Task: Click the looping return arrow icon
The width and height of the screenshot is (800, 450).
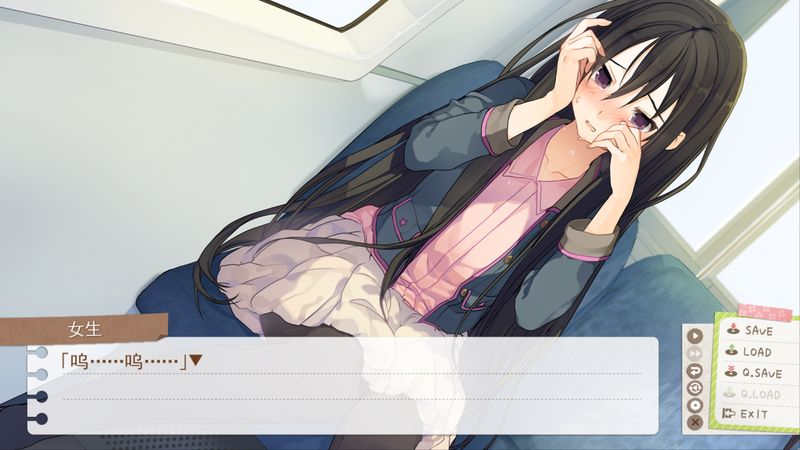Action: pos(696,370)
